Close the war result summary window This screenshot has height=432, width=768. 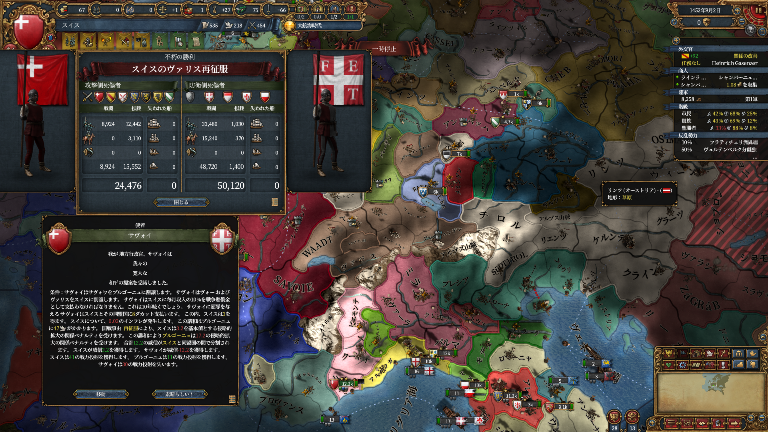180,201
